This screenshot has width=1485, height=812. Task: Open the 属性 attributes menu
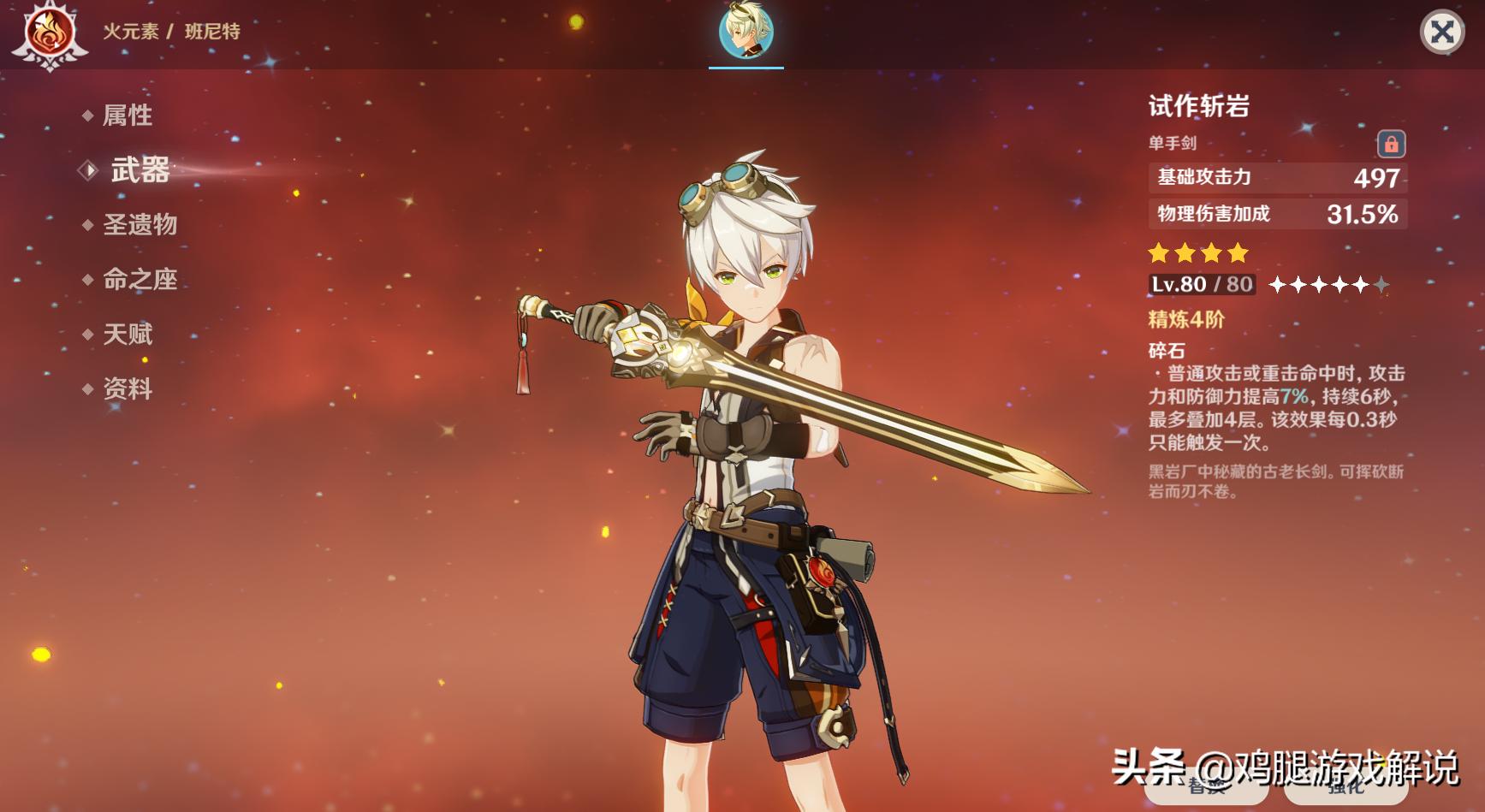[128, 116]
